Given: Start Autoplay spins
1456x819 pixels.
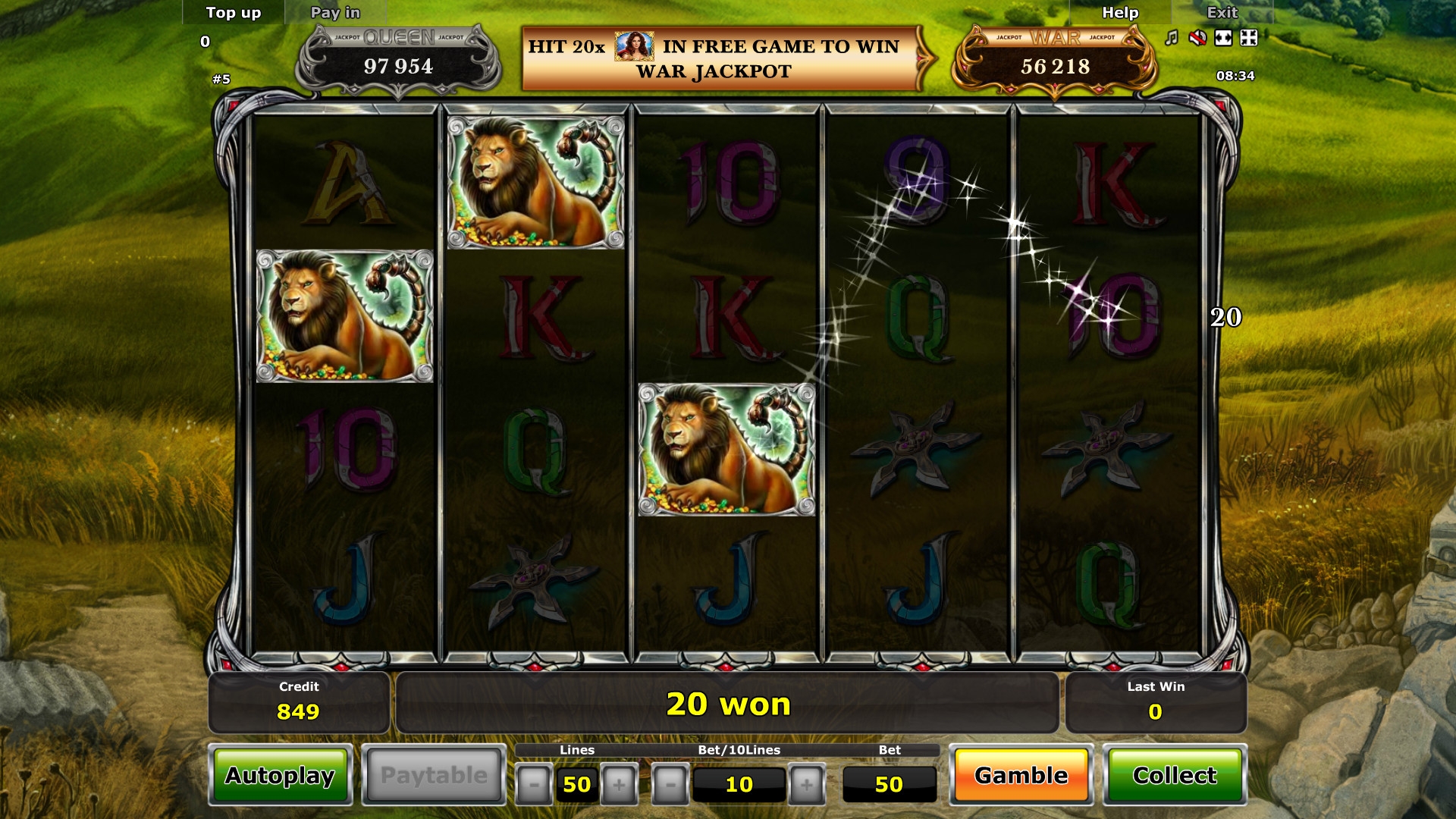Looking at the screenshot, I should click(280, 775).
